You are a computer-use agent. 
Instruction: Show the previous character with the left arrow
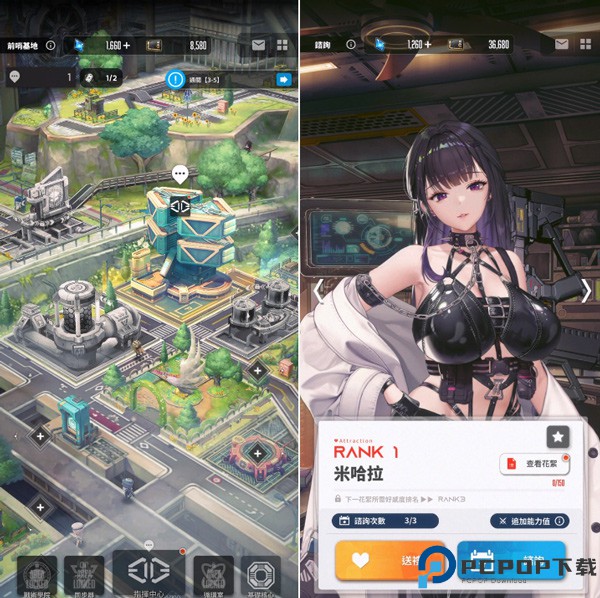(x=318, y=290)
